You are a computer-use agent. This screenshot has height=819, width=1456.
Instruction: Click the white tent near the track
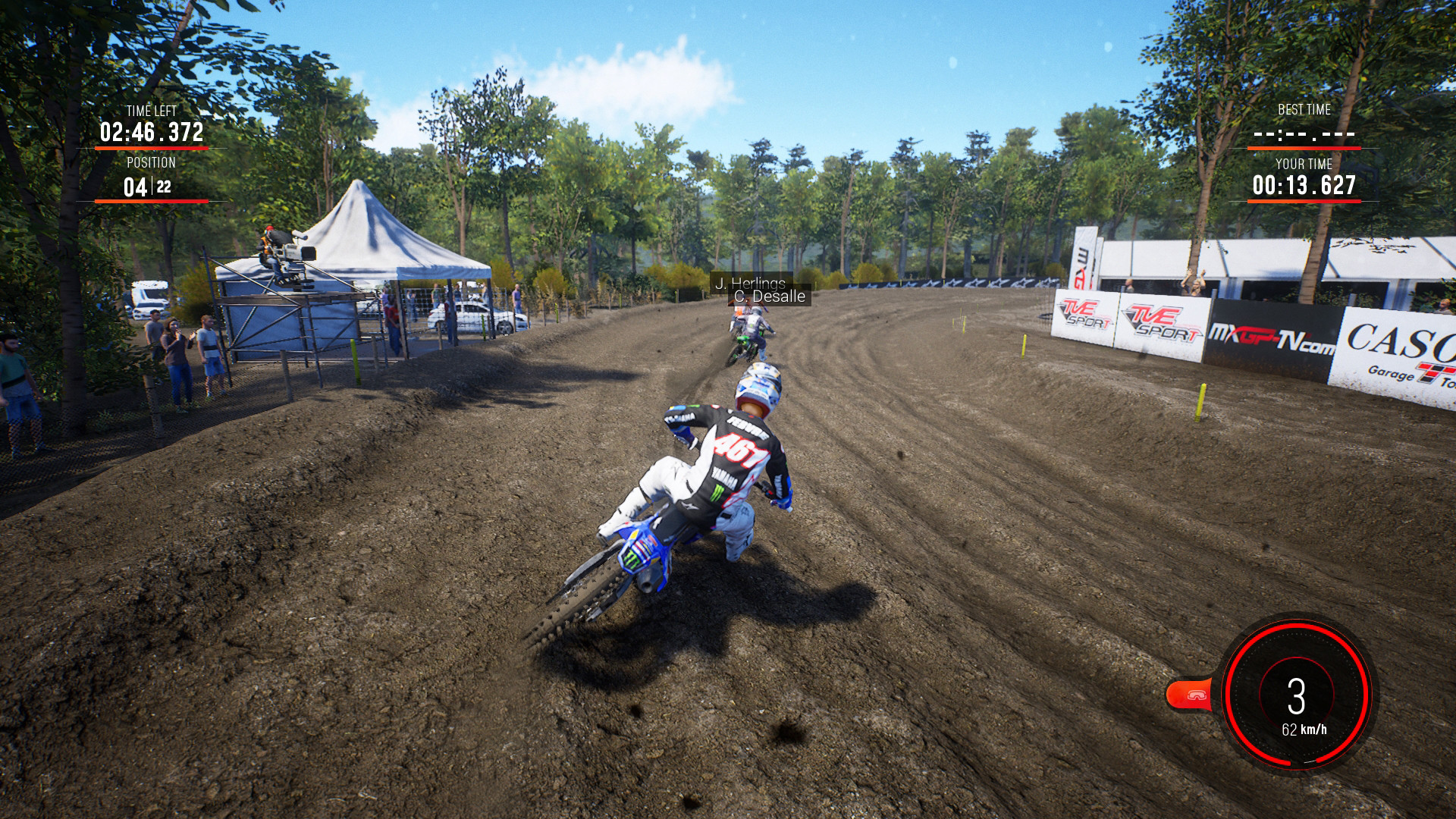point(372,243)
